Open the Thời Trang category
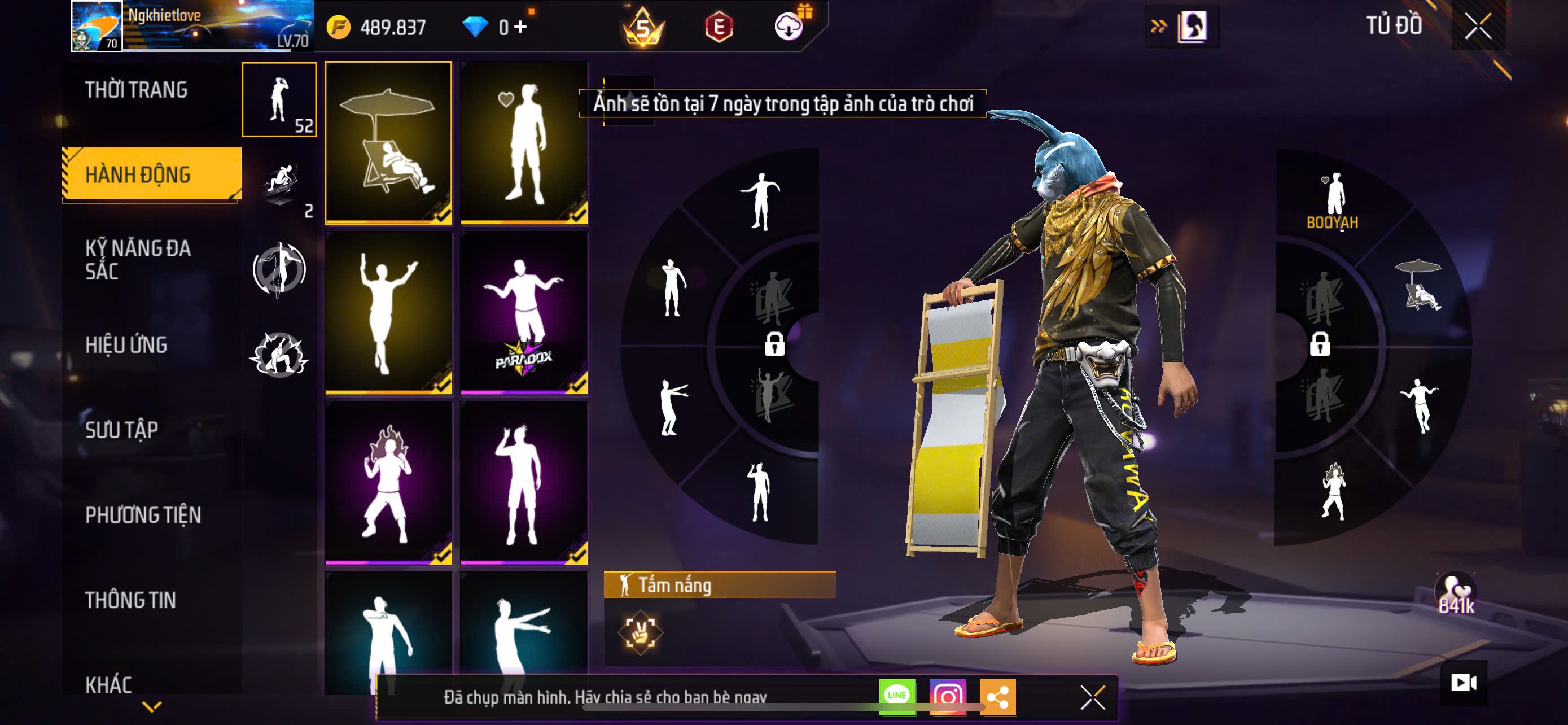 137,90
